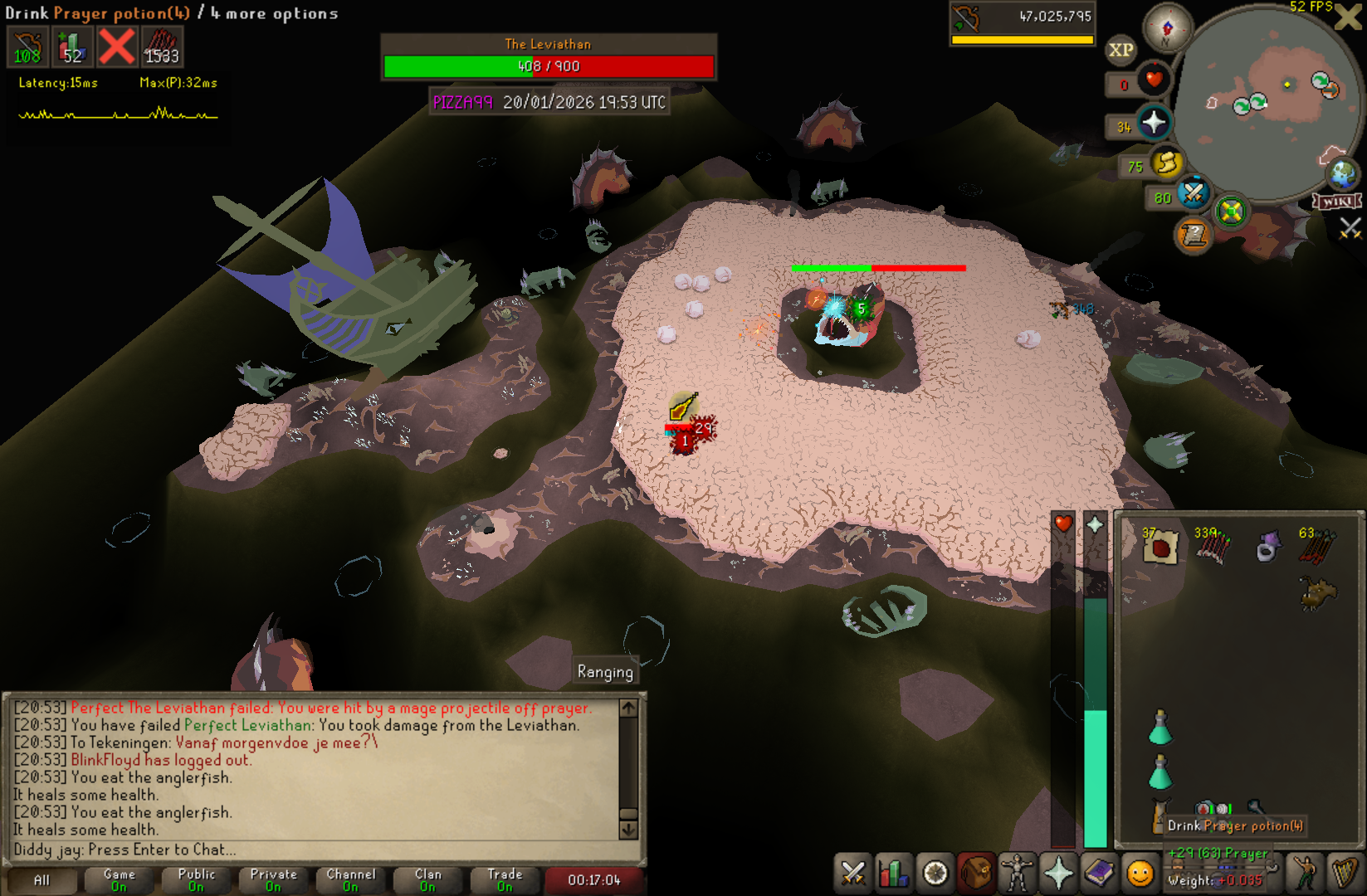Open the Emotes tab
The width and height of the screenshot is (1367, 896).
coord(1140,874)
